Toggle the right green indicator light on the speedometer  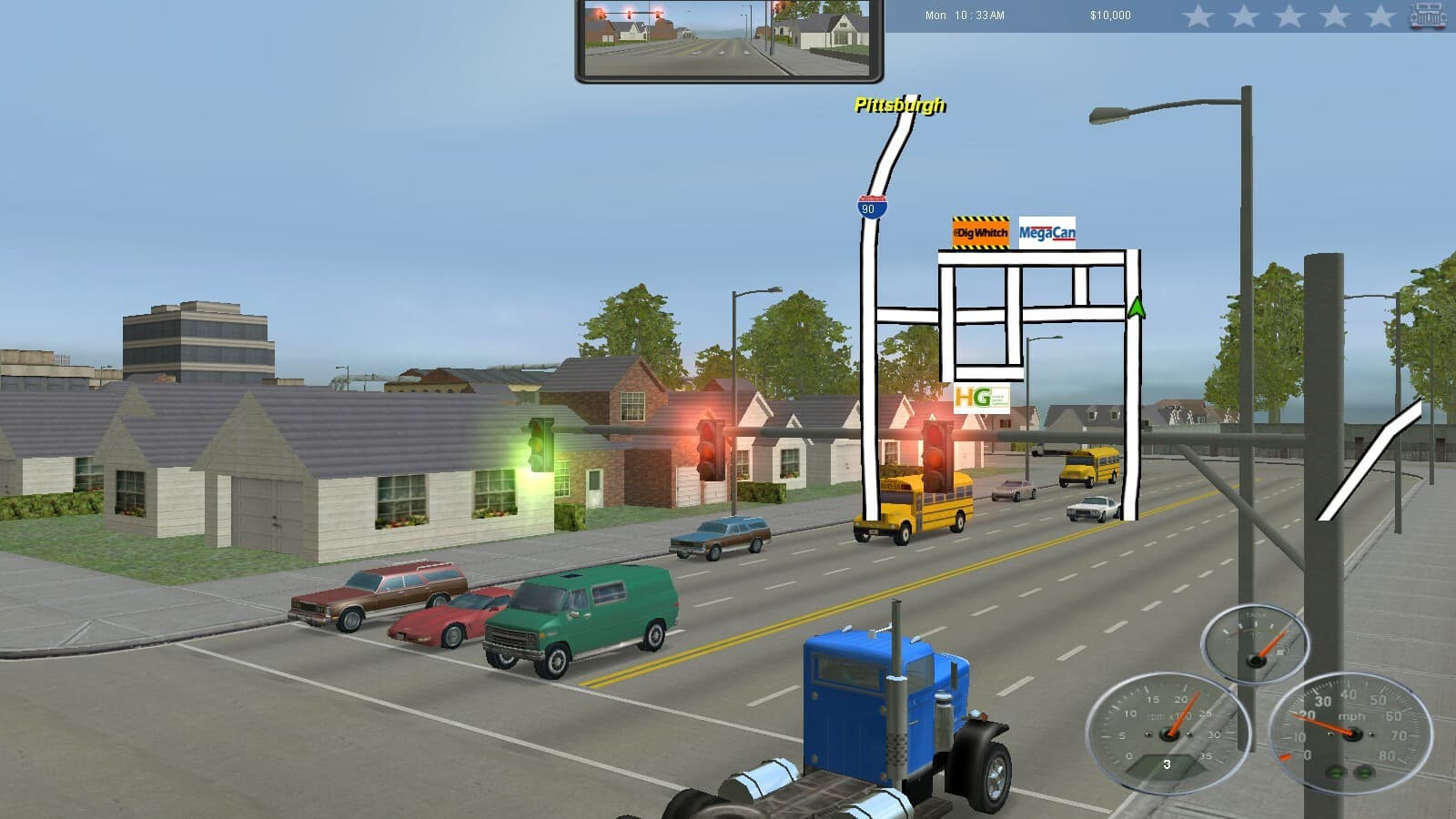(1364, 773)
